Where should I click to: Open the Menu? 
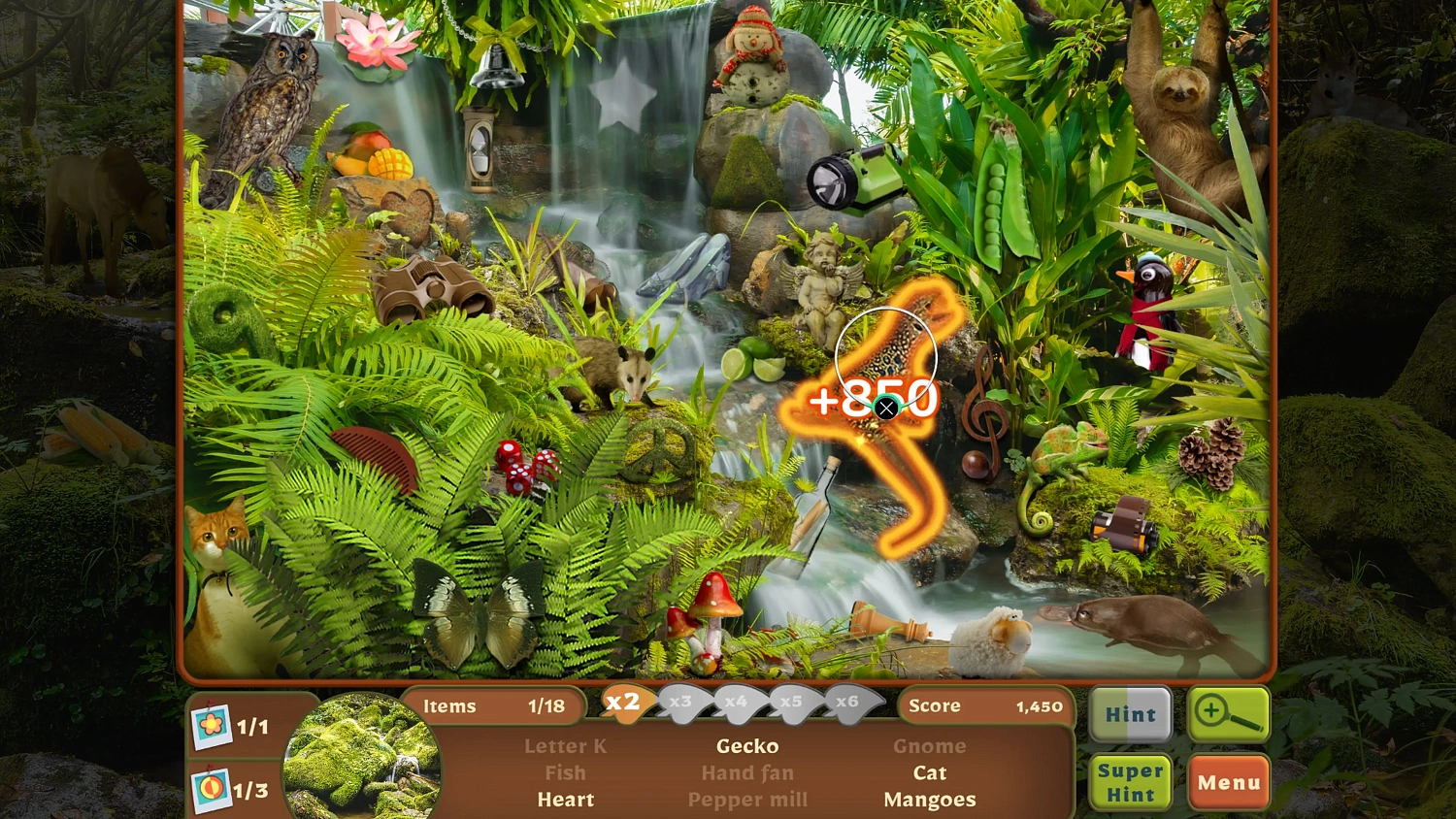click(1229, 782)
